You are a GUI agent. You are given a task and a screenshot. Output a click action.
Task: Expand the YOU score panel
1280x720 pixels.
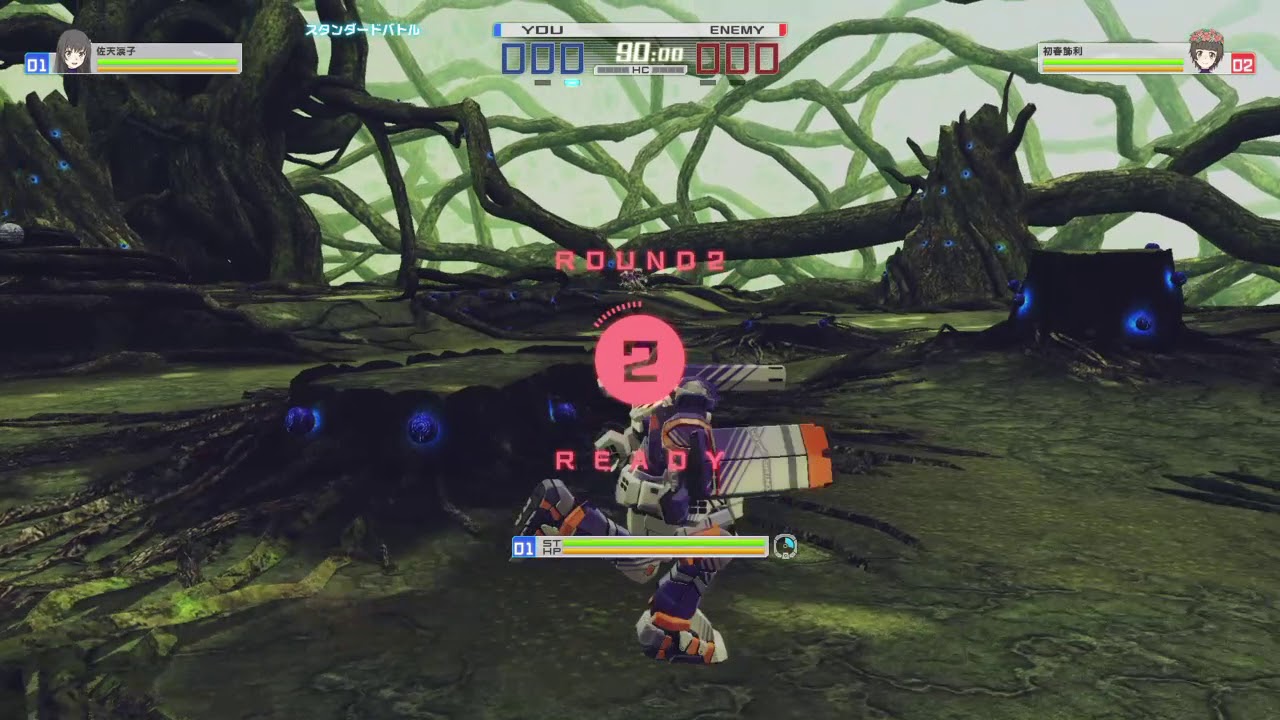coord(541,58)
